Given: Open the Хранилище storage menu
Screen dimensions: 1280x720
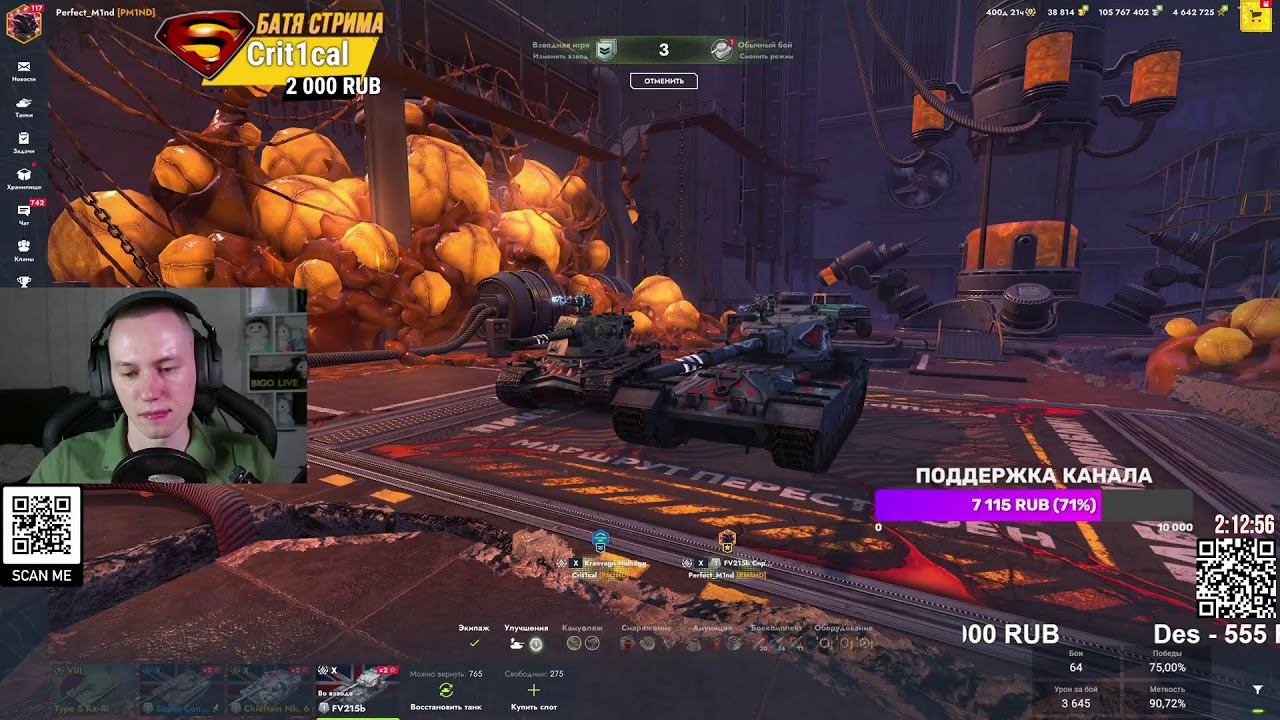Looking at the screenshot, I should click(24, 178).
